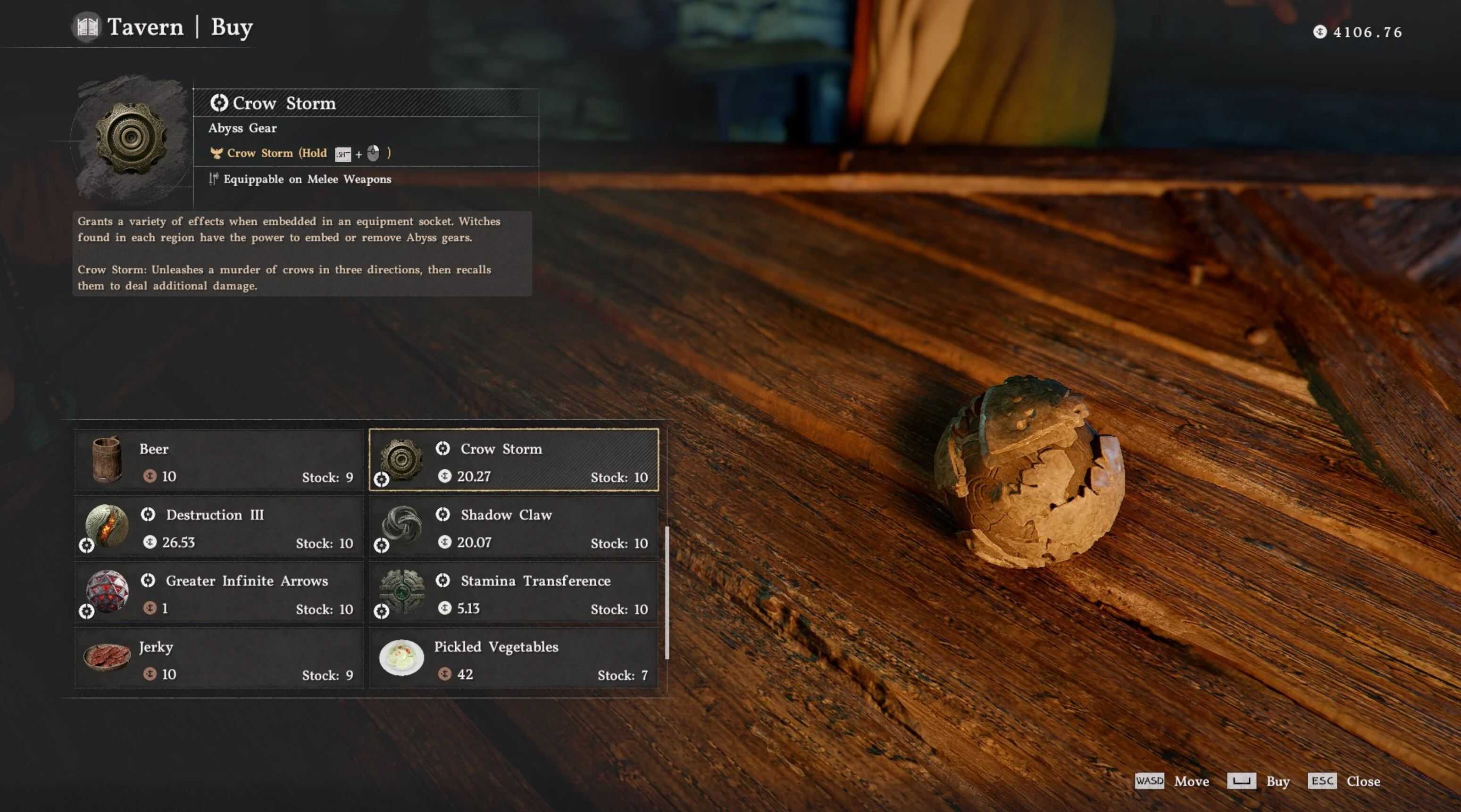Choose the Stamina Transference gear

point(514,593)
